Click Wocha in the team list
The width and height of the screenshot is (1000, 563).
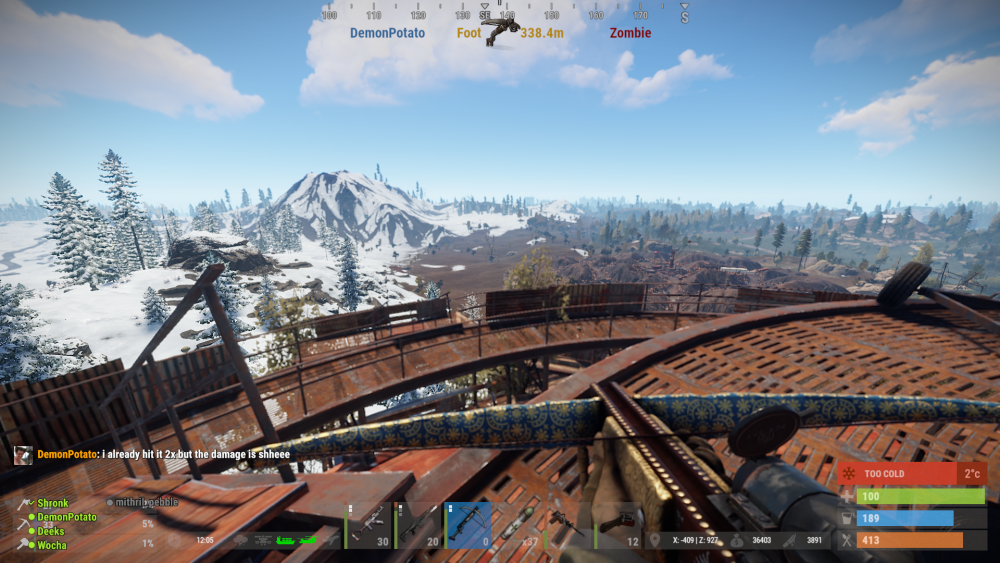[53, 545]
